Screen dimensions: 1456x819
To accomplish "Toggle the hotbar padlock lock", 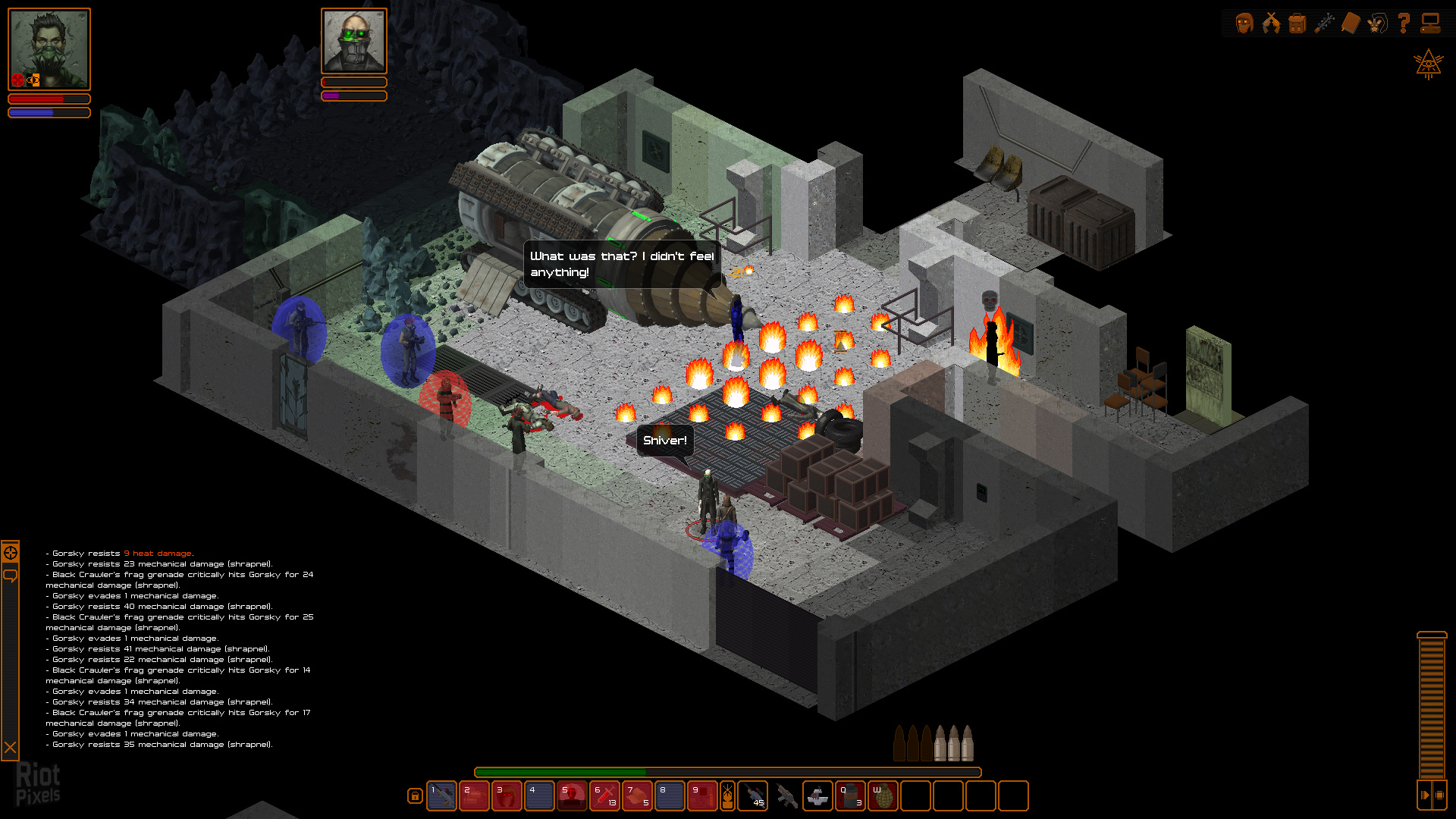I will (414, 796).
